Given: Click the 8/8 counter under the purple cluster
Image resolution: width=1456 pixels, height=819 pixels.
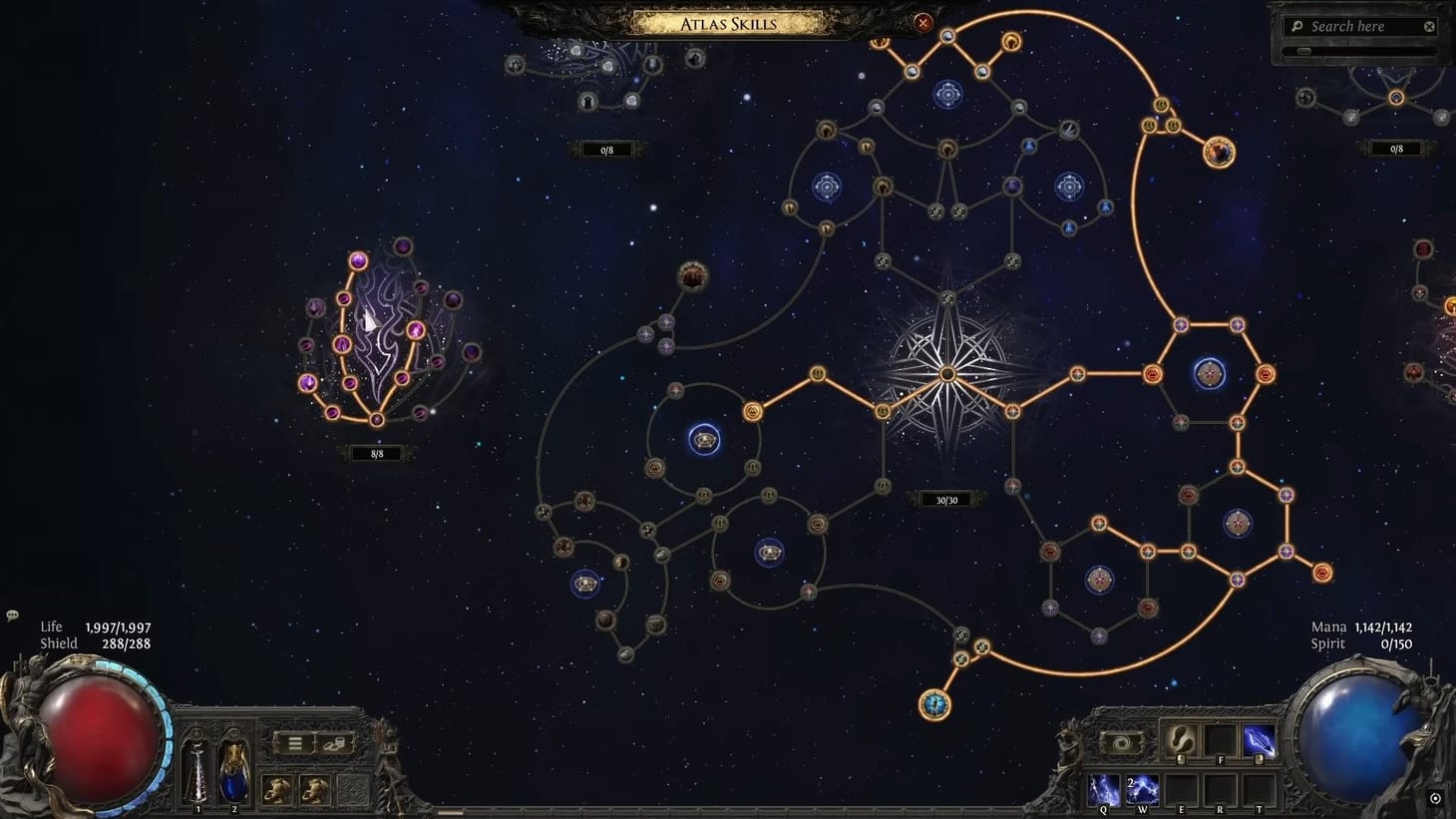Looking at the screenshot, I should [x=376, y=453].
